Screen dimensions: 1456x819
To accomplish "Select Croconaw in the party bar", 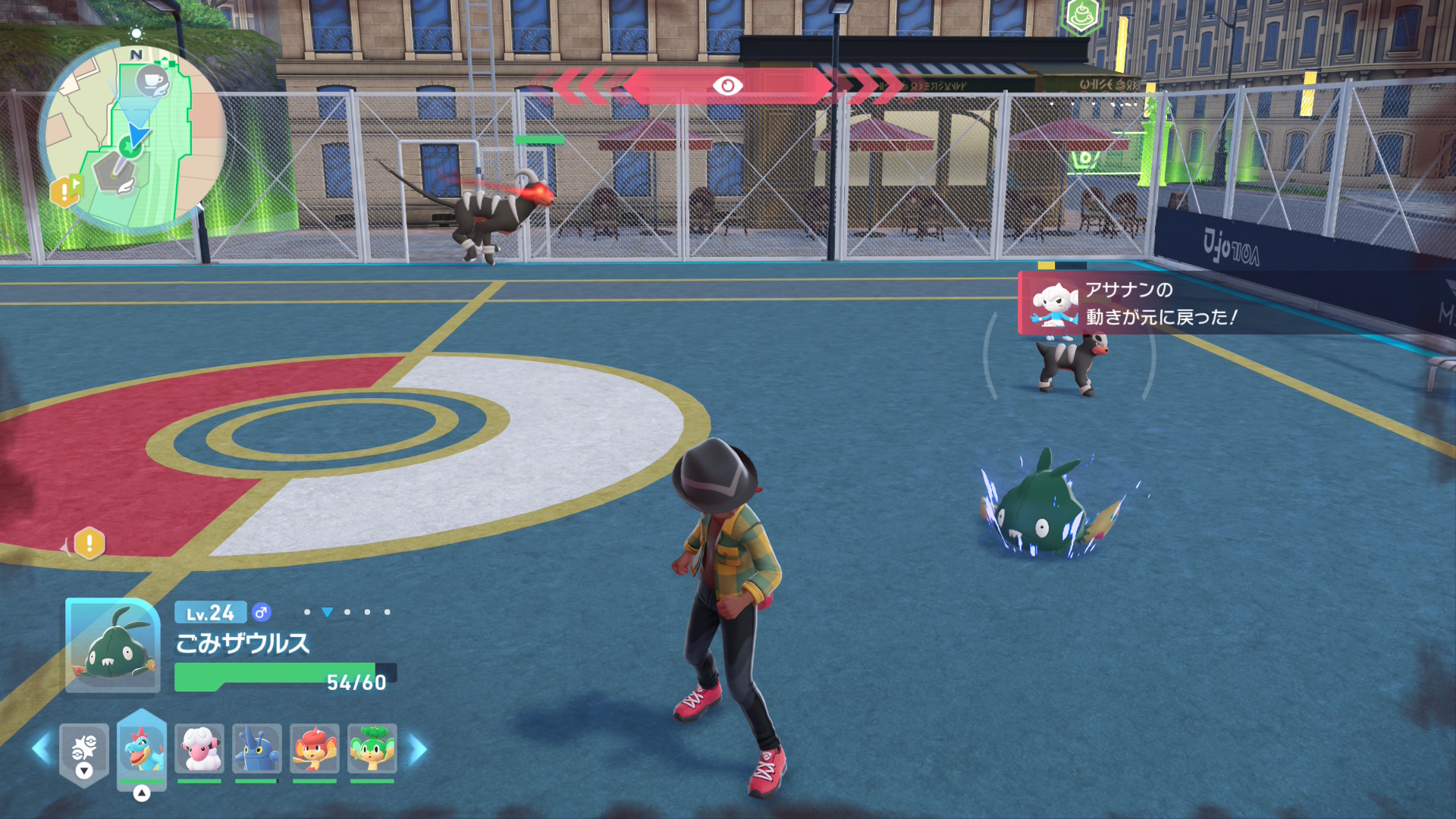I will tap(142, 748).
